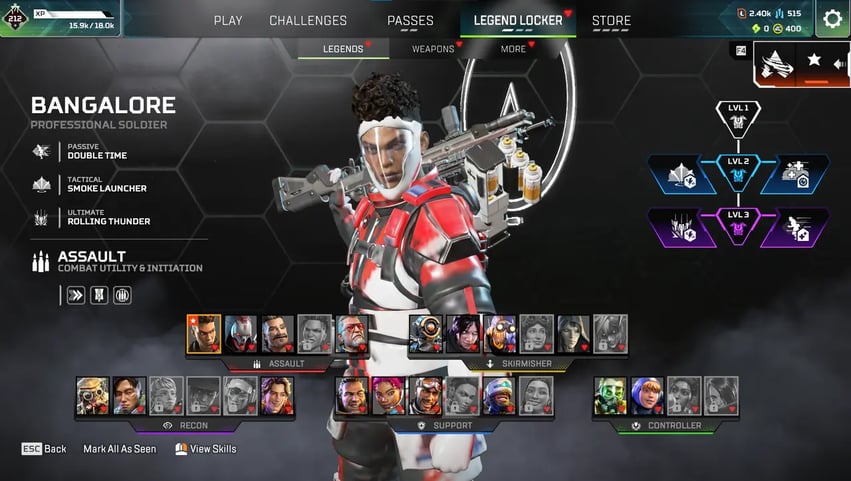The image size is (851, 481).
Task: Choose the Wattson legend portrait
Action: click(647, 396)
